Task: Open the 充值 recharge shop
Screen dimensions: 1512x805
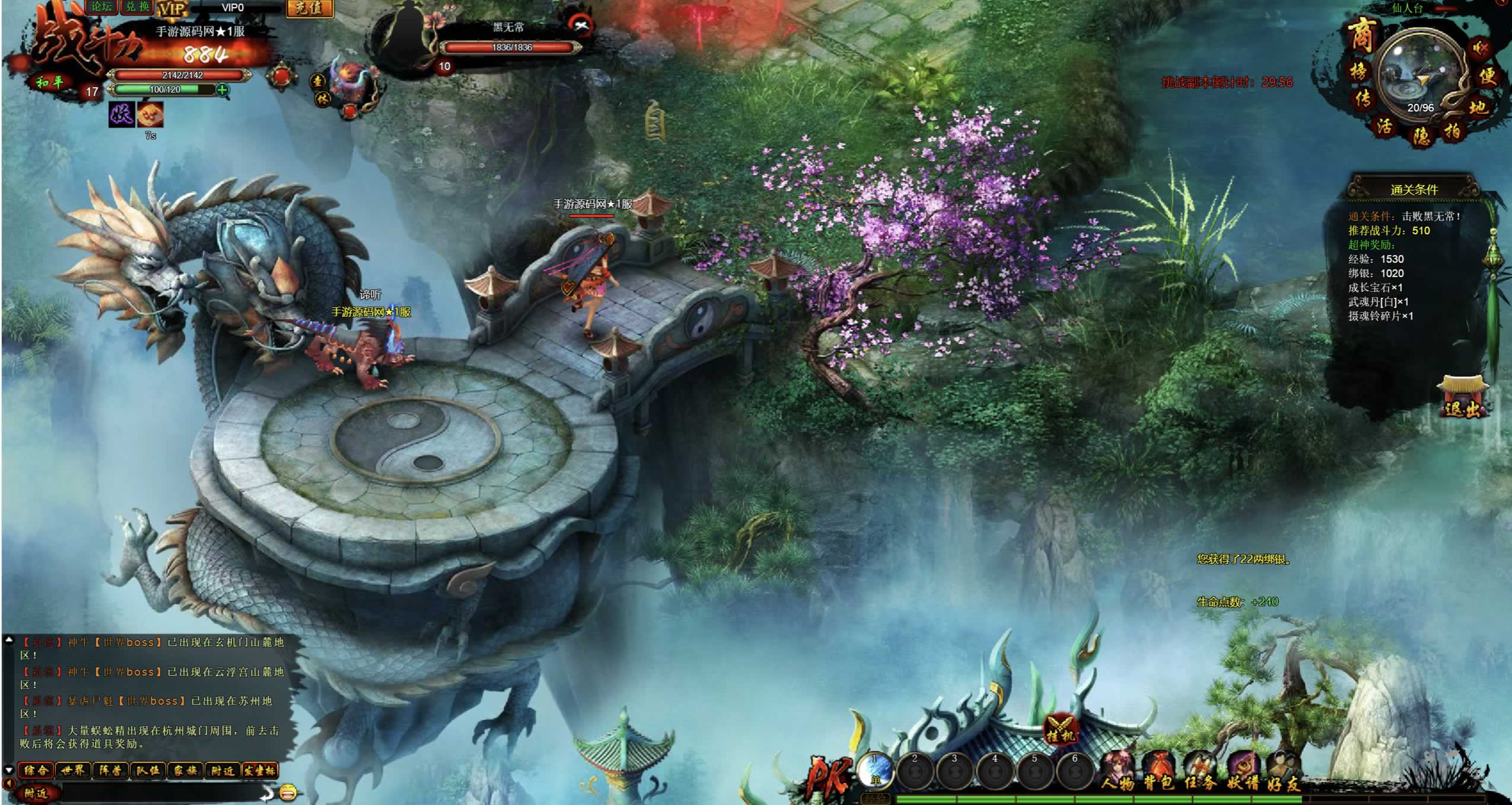Action: [310, 8]
